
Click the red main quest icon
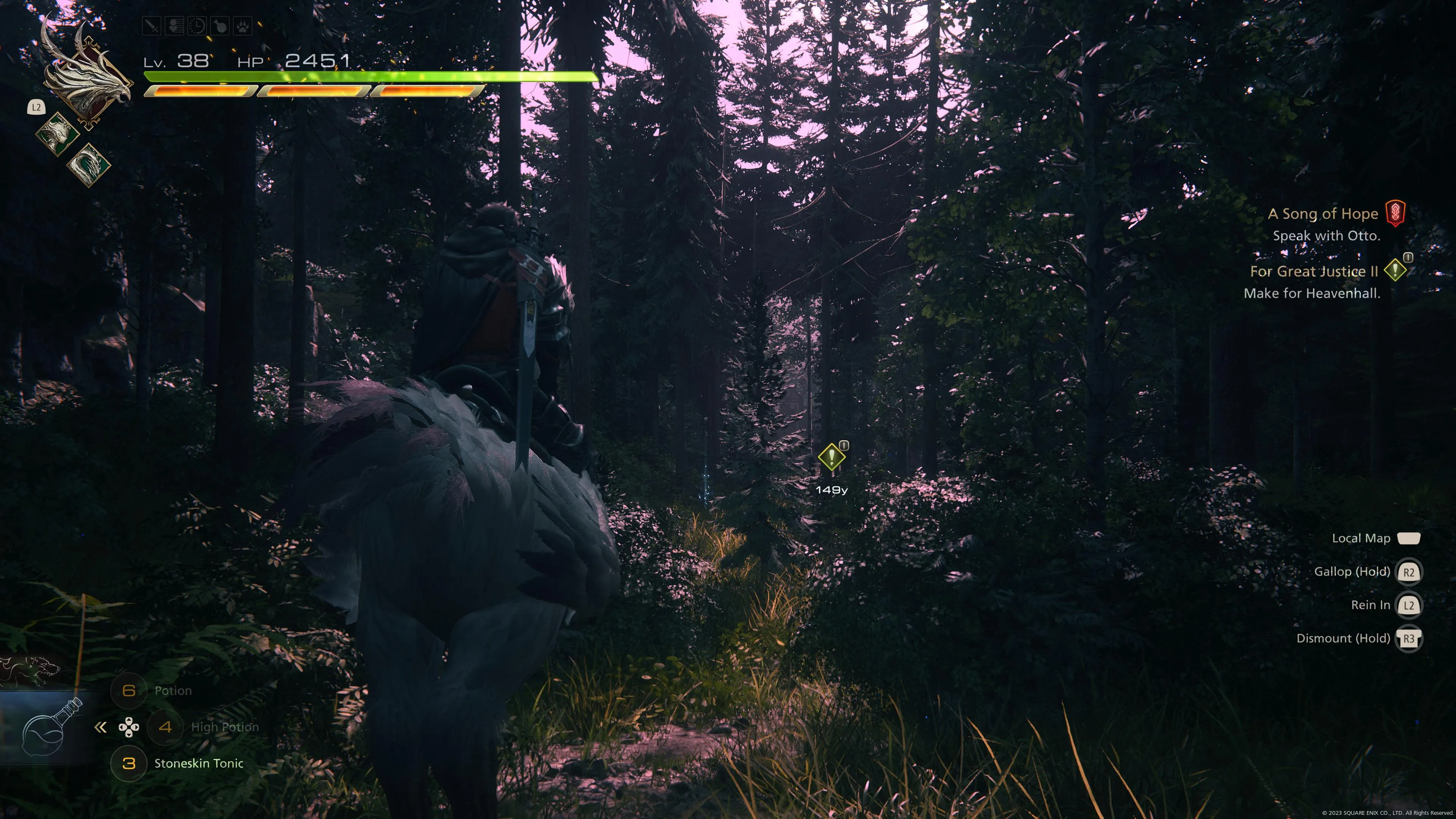pos(1395,213)
